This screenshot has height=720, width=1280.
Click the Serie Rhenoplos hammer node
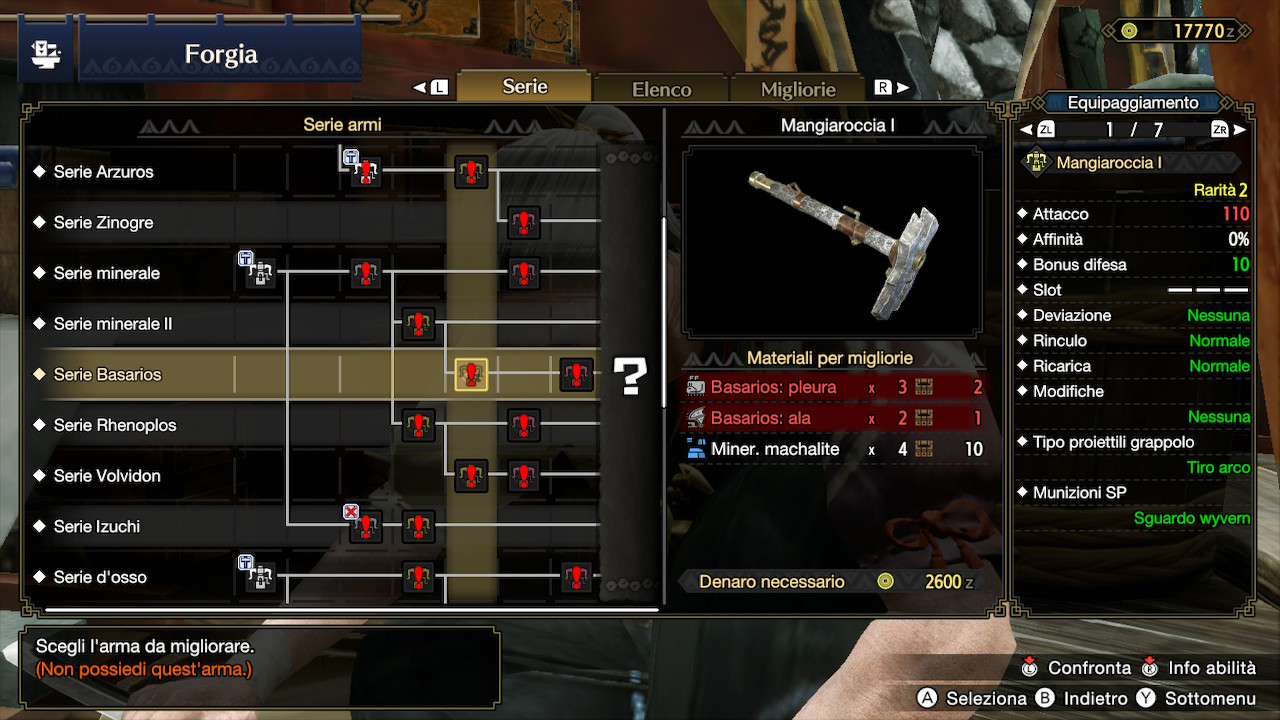coord(417,425)
